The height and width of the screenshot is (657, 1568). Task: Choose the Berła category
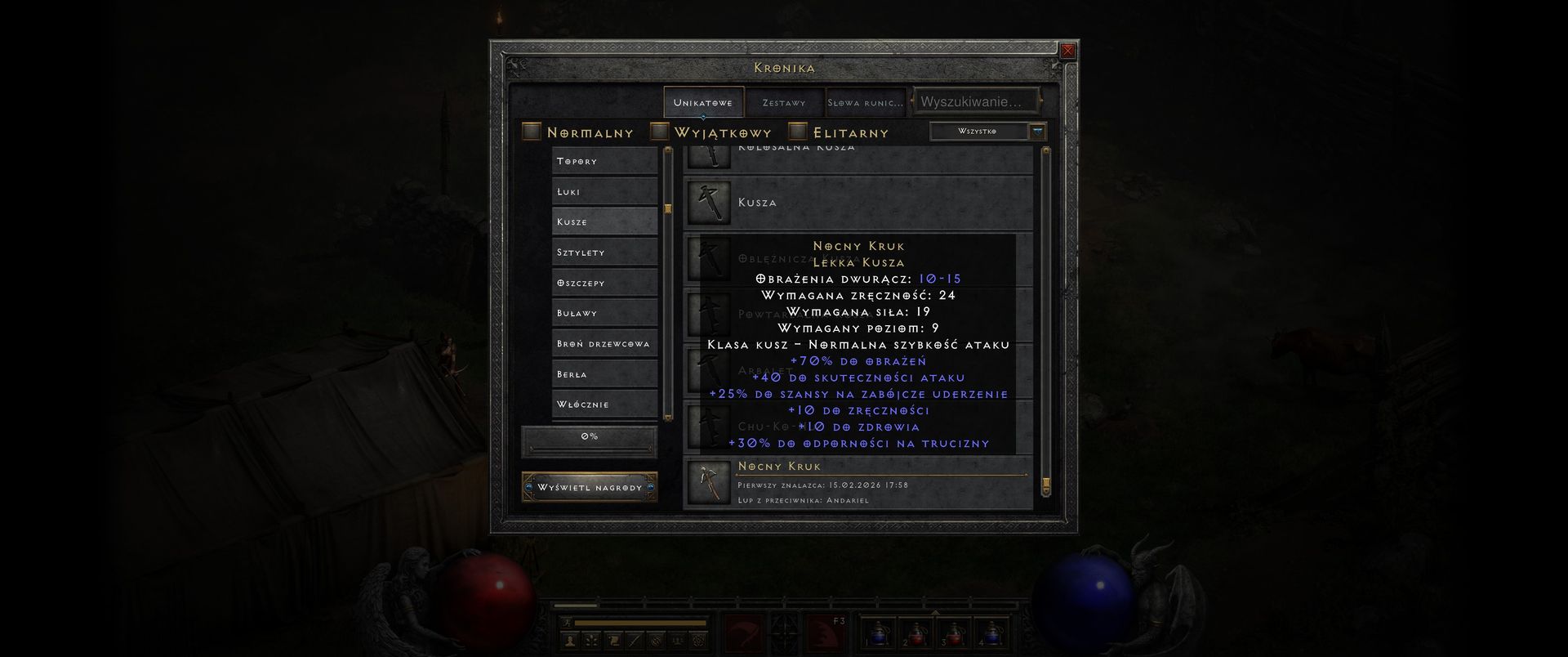pos(604,374)
